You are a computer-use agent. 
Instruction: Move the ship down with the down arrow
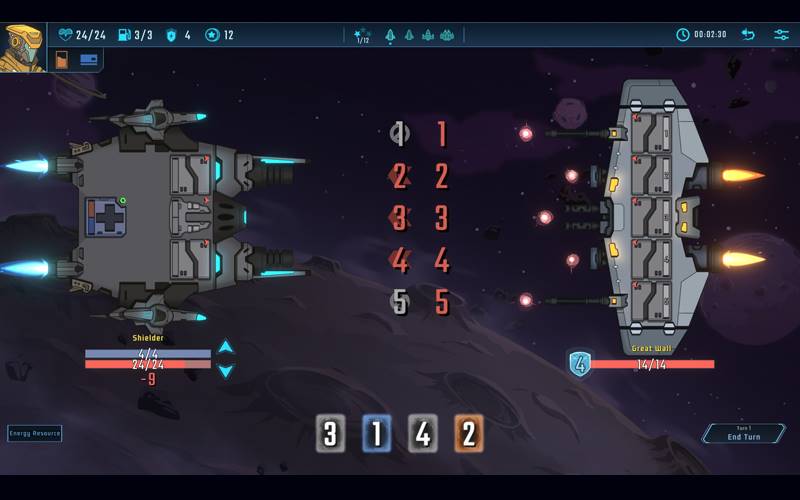pos(226,371)
